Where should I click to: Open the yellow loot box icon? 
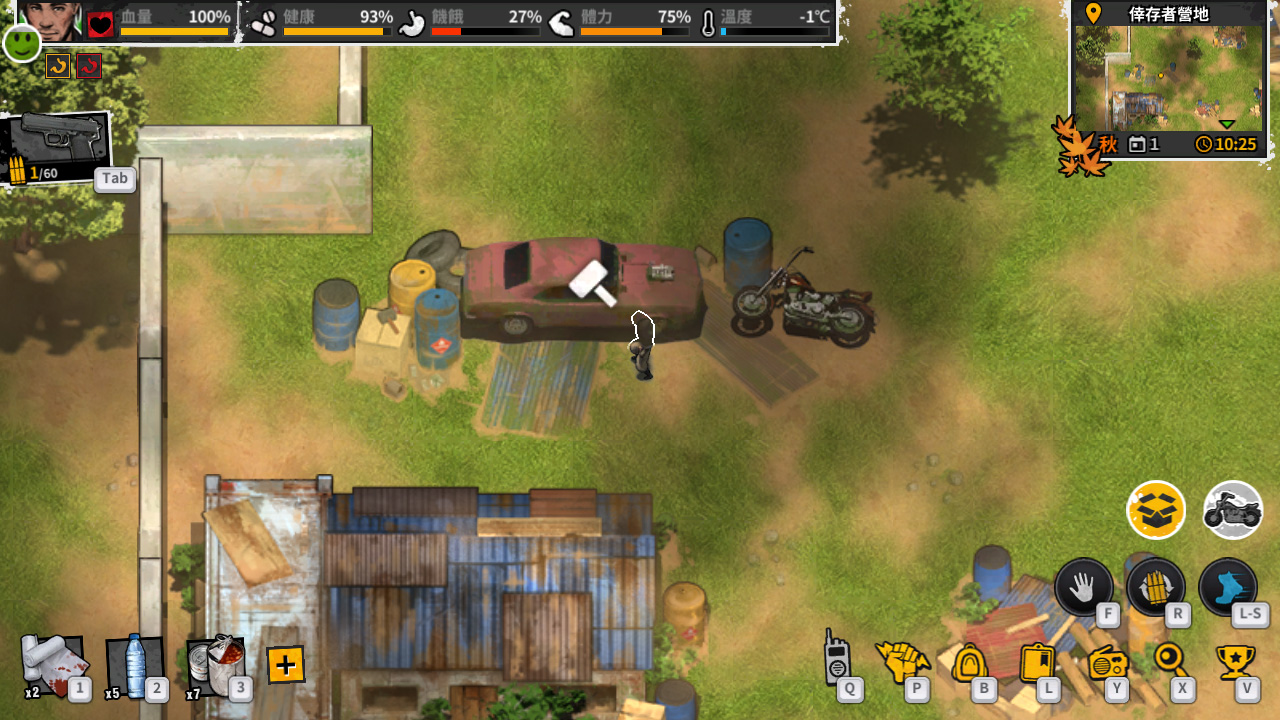[1155, 510]
